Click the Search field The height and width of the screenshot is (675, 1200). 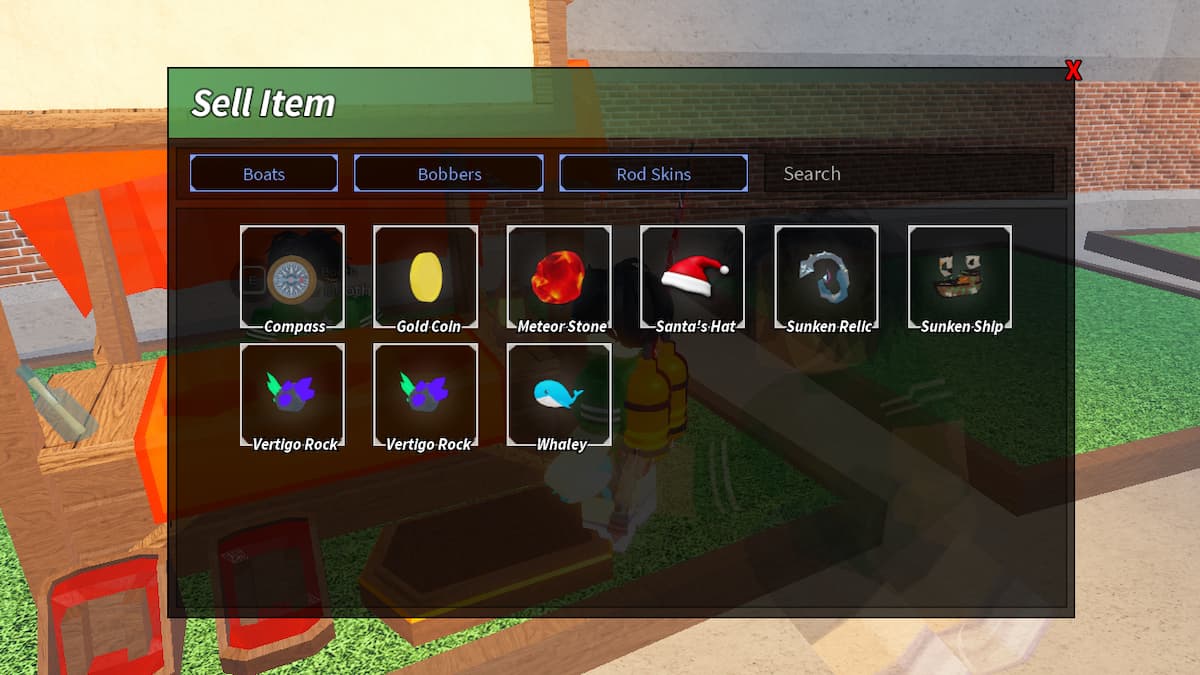[908, 173]
